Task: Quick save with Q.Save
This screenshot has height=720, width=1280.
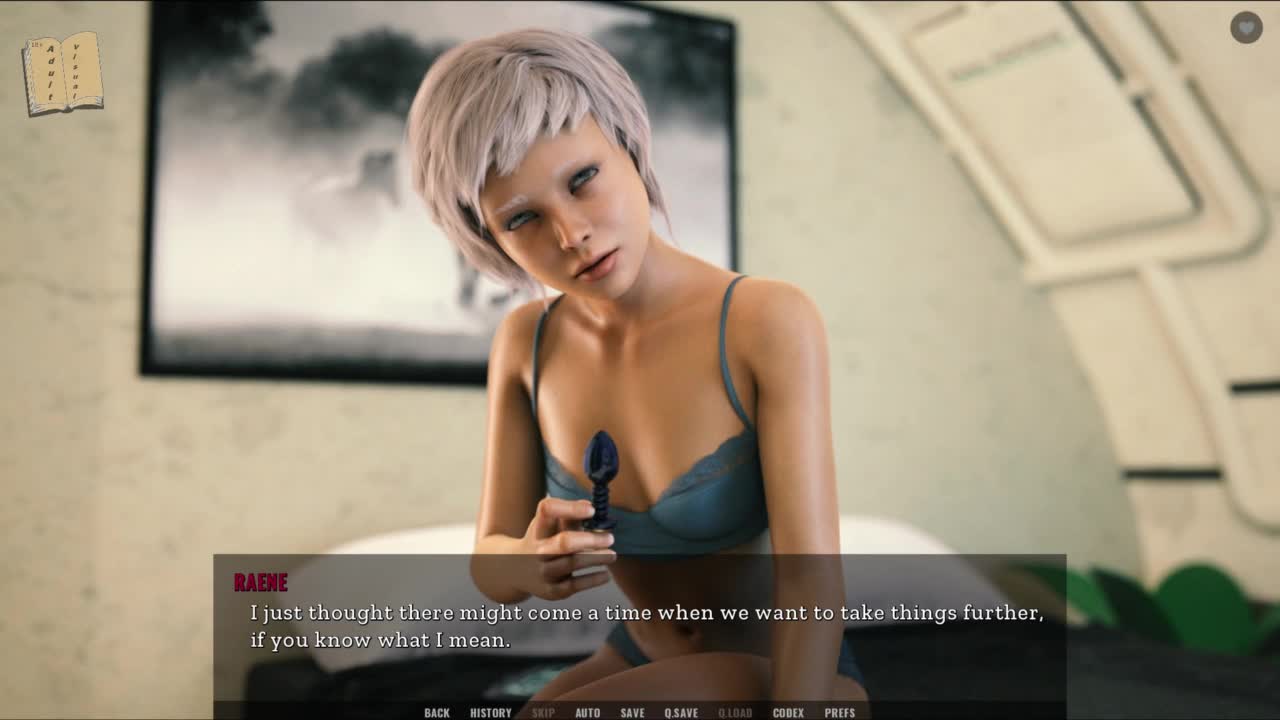Action: pyautogui.click(x=681, y=713)
